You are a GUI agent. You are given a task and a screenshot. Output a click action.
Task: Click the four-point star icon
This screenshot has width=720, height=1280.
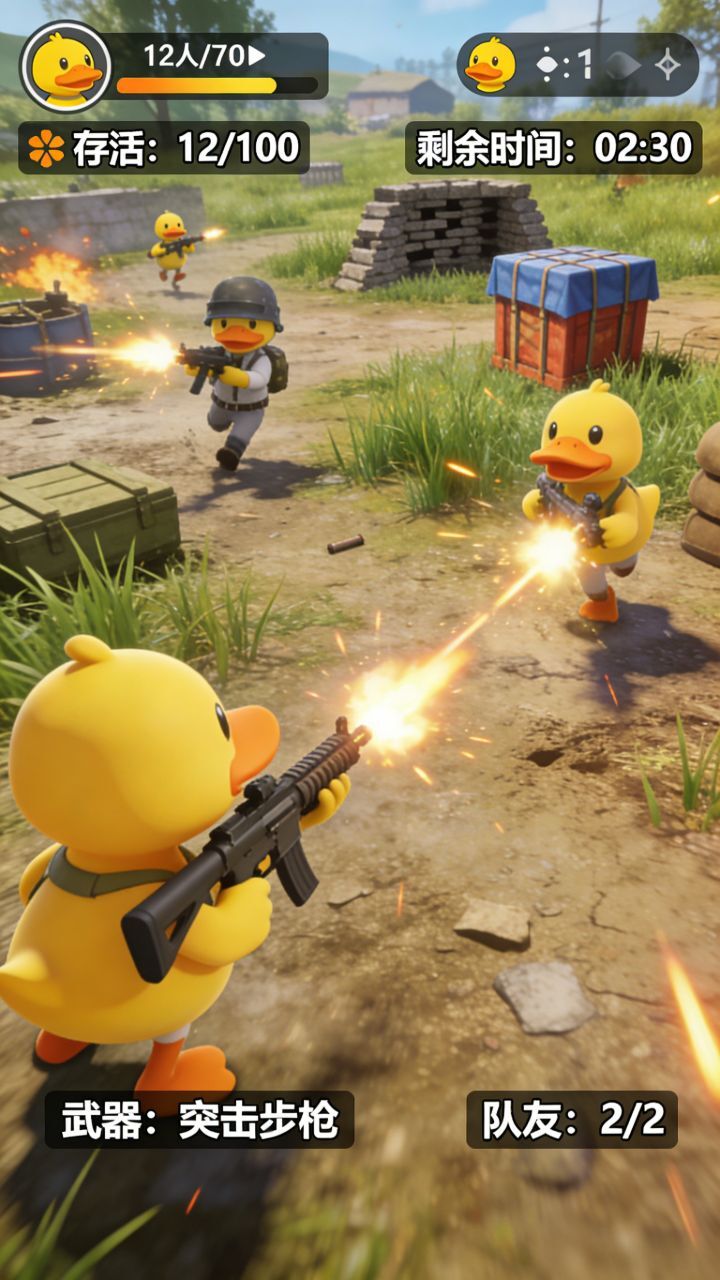pyautogui.click(x=668, y=66)
